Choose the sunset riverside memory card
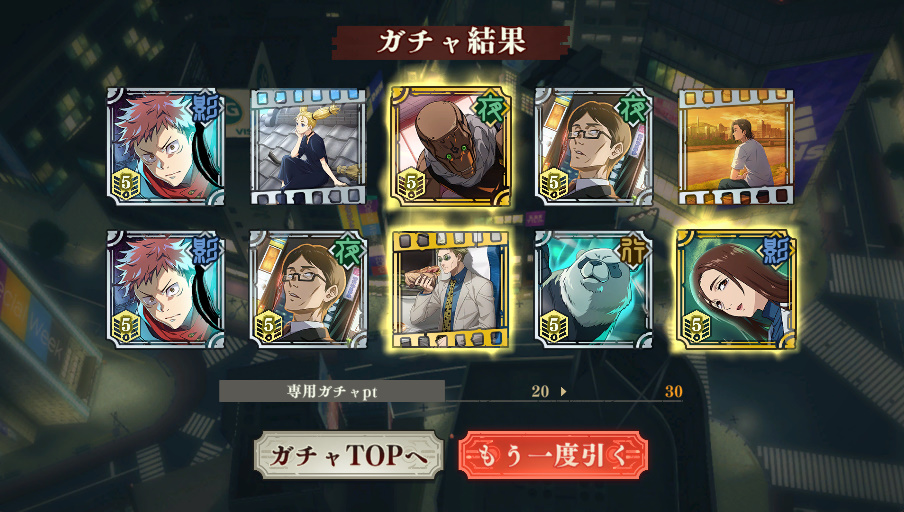This screenshot has width=904, height=512. pyautogui.click(x=736, y=147)
